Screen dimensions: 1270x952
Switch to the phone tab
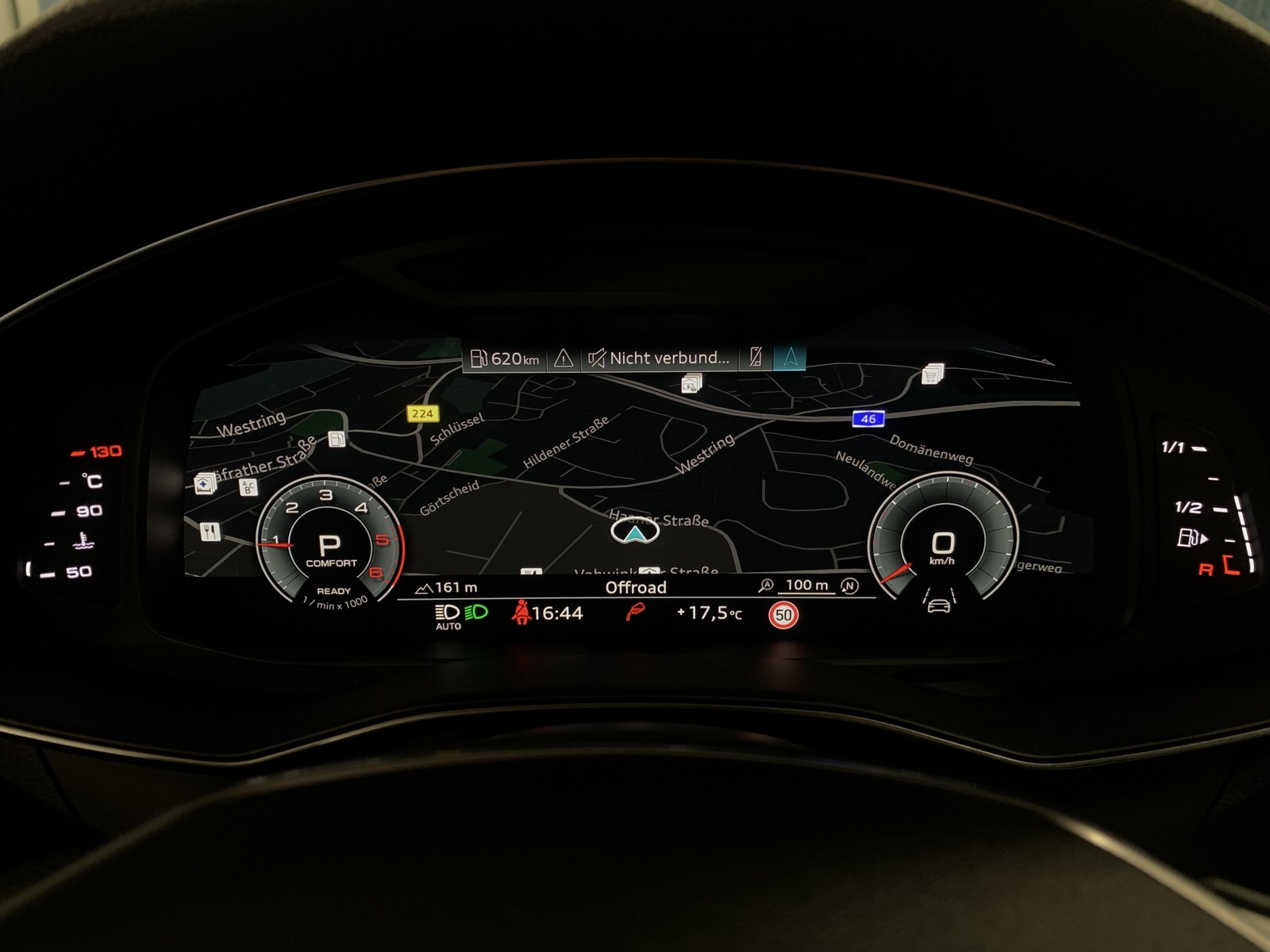click(756, 359)
